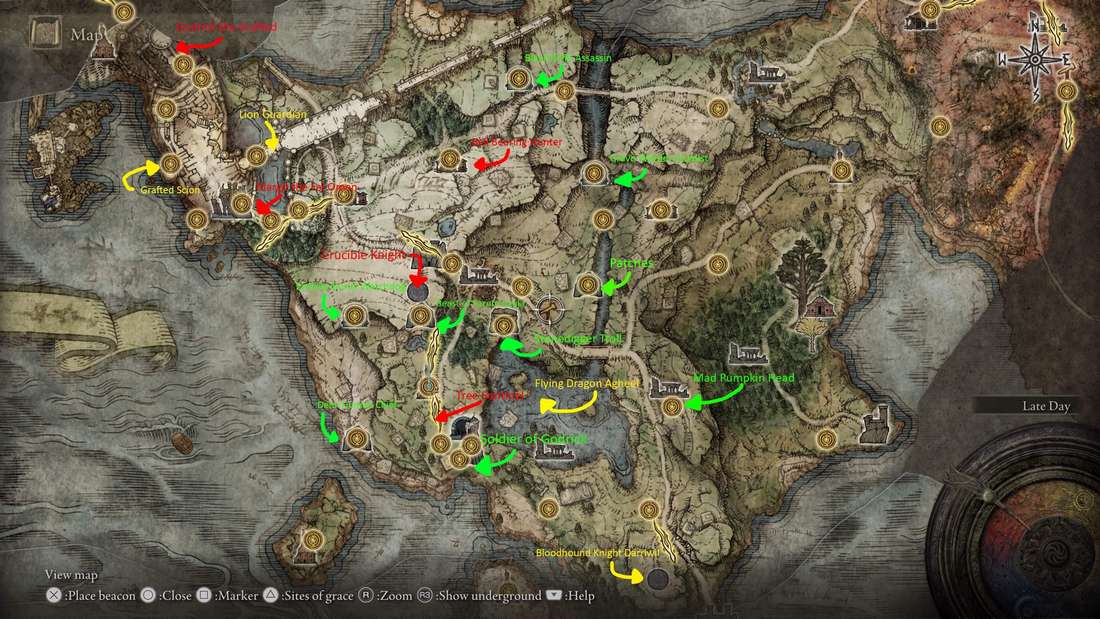1100x619 pixels.
Task: Select the grace the Margit the Fell Omen arrow indicates
Action: pos(269,222)
